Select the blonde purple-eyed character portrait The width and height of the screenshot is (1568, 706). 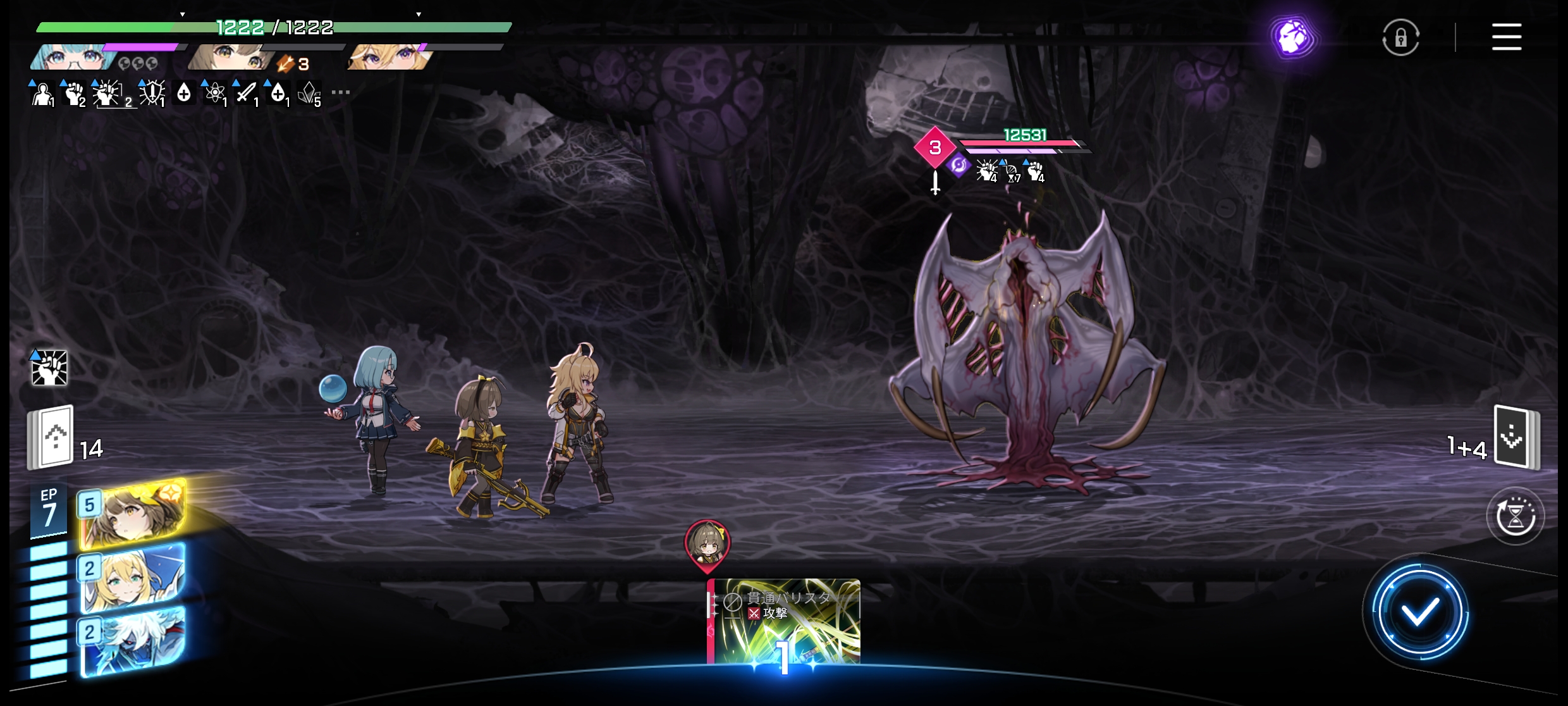click(x=388, y=58)
